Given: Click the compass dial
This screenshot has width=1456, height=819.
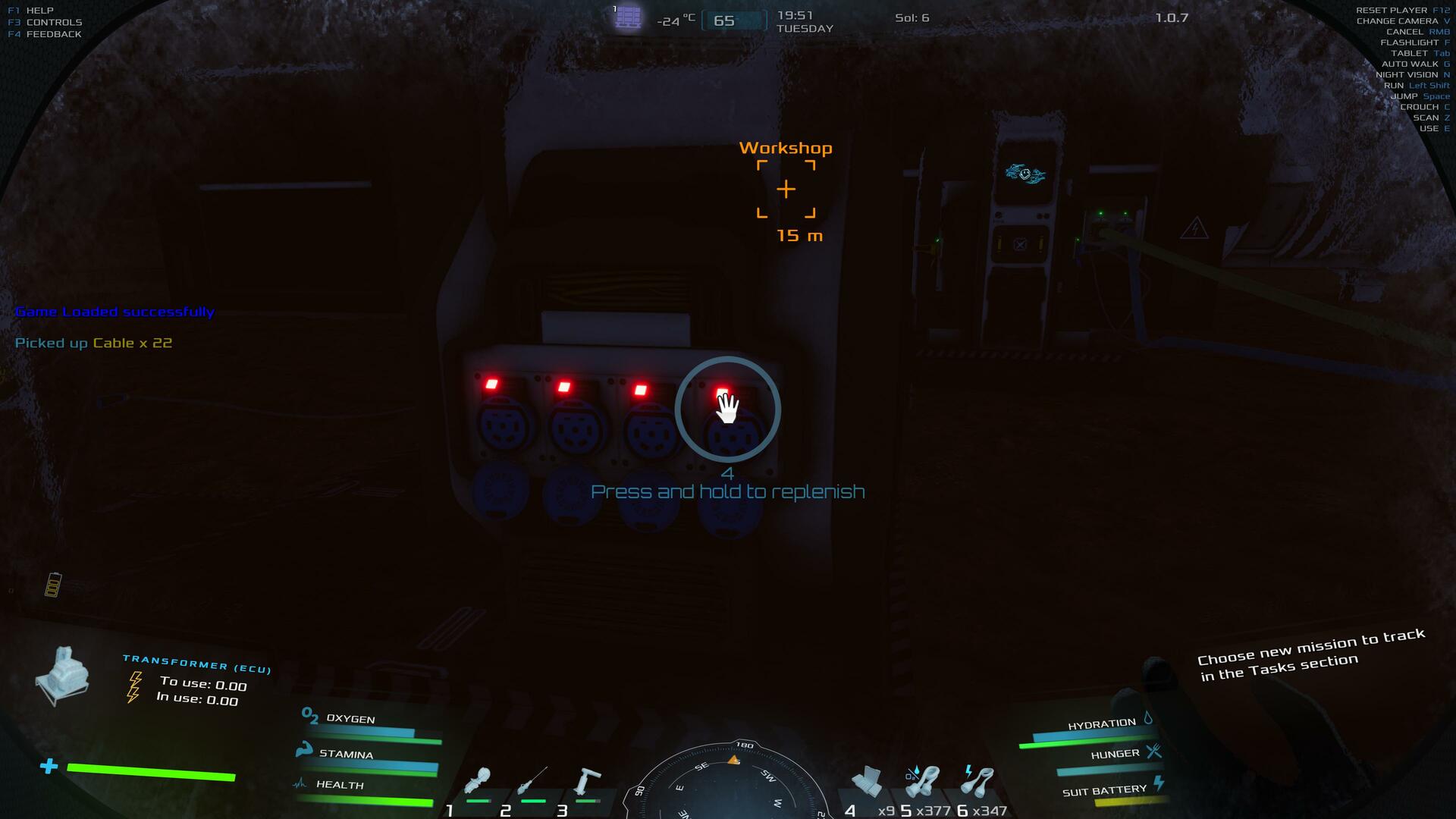Looking at the screenshot, I should [x=728, y=785].
